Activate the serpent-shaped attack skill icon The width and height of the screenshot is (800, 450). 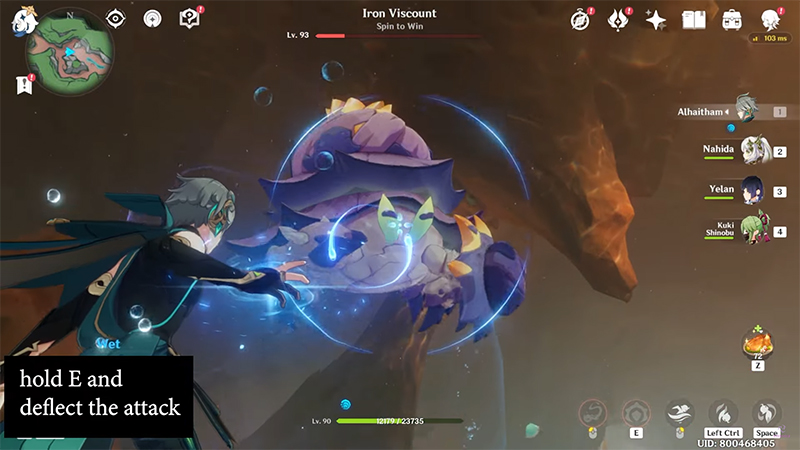(592, 413)
